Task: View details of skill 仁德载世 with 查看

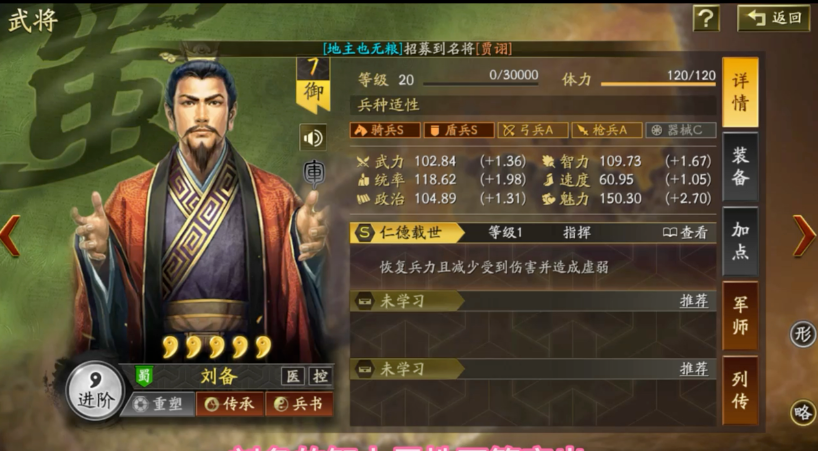Action: [685, 232]
